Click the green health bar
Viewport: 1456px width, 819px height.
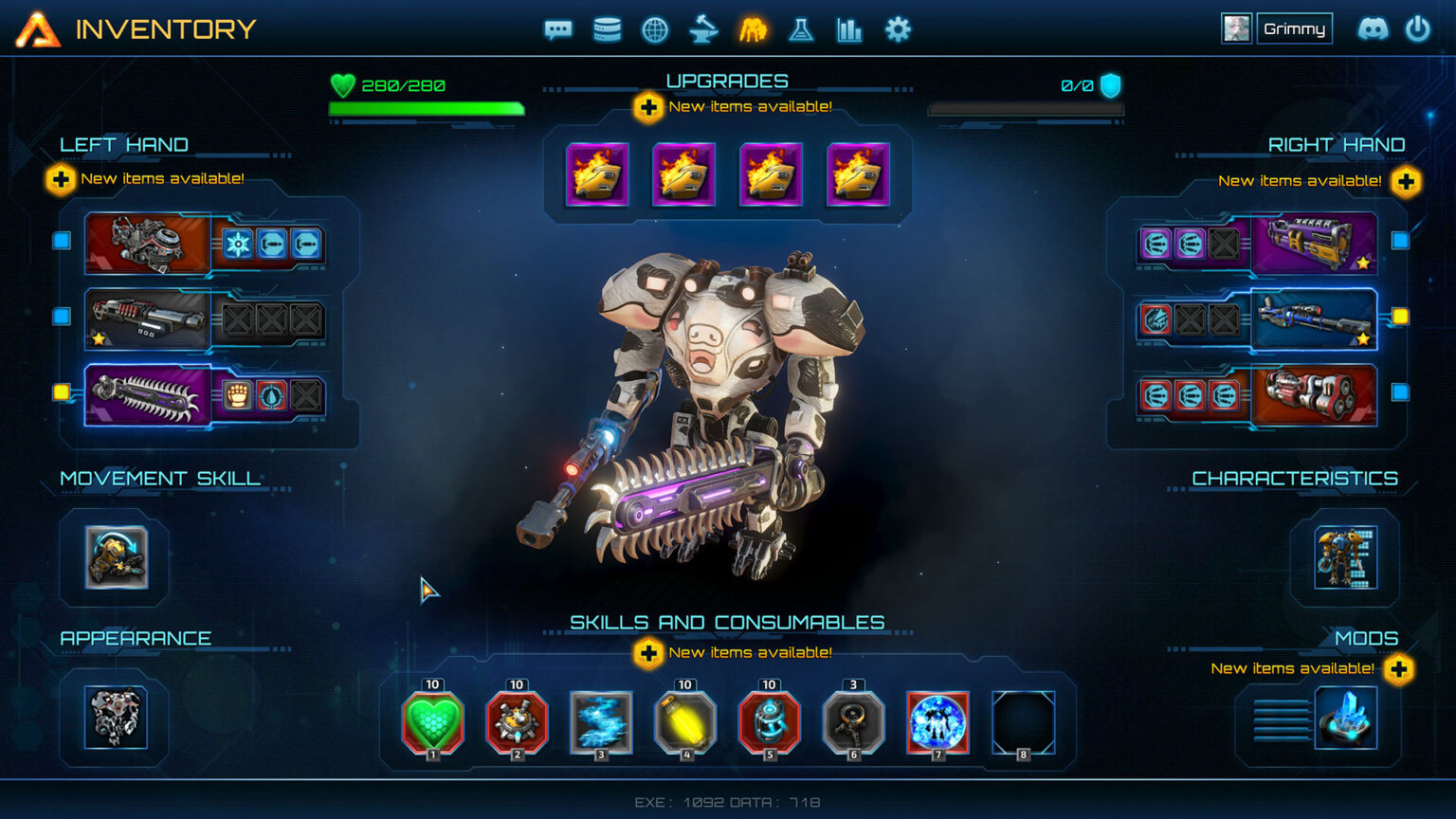(x=426, y=109)
